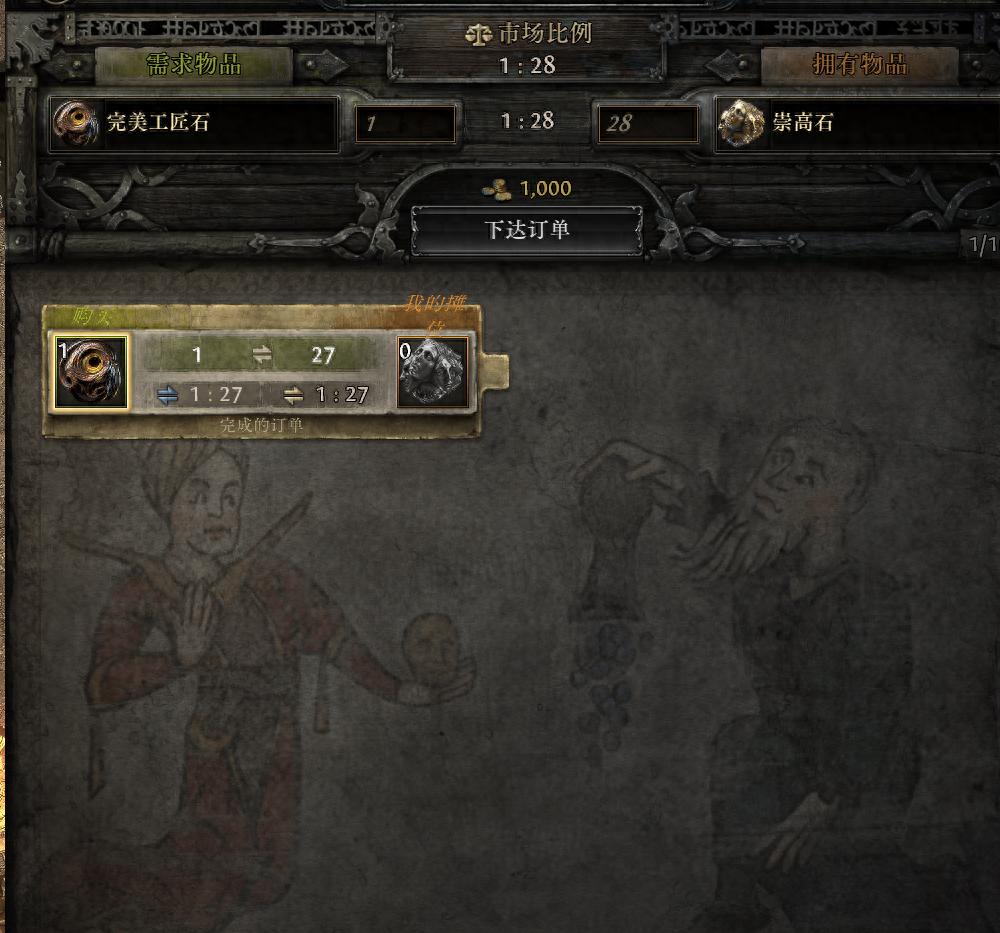Select the 崇高石 owned item slot

click(x=855, y=124)
